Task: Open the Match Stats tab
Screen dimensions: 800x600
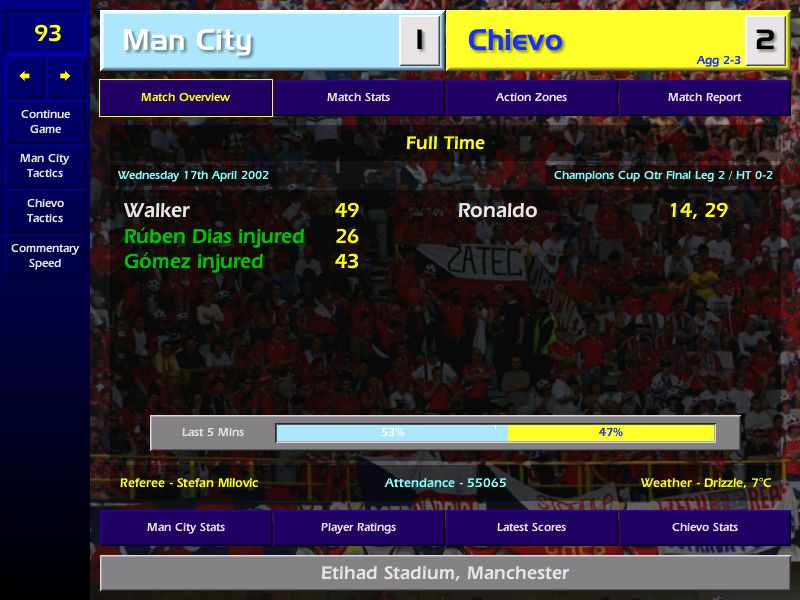Action: tap(358, 98)
